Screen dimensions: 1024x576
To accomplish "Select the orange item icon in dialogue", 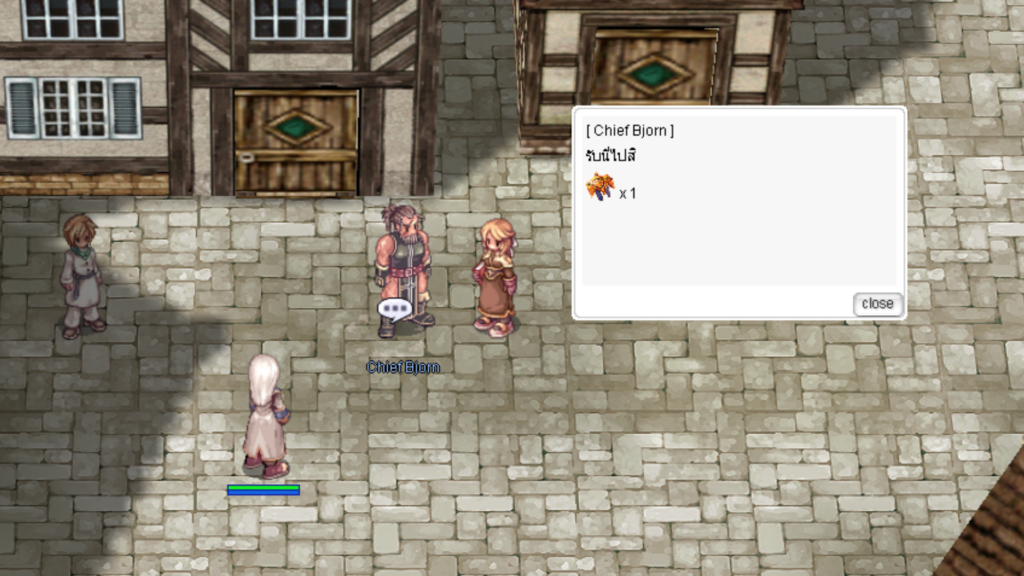I will click(x=600, y=187).
